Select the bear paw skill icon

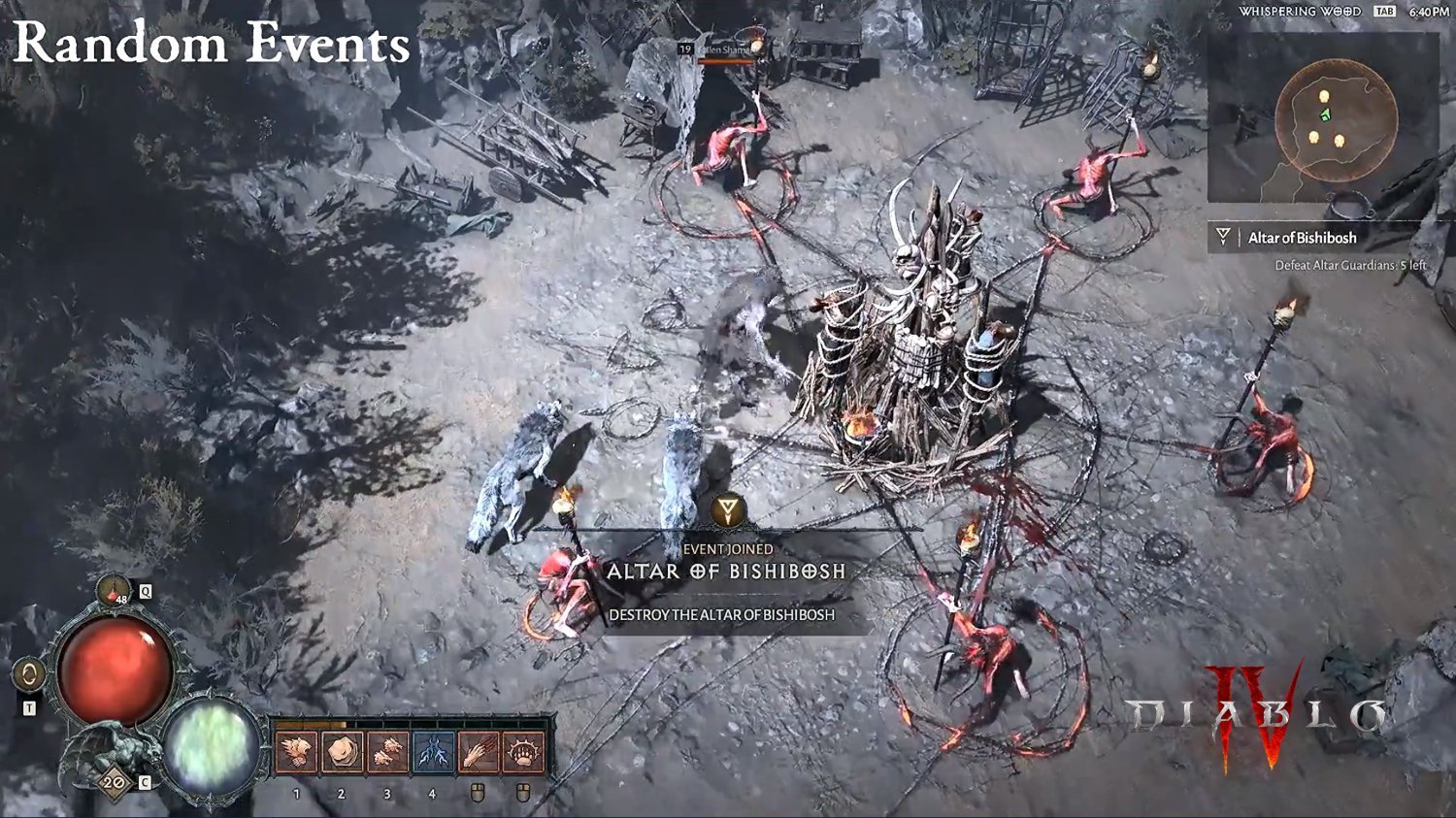[524, 752]
